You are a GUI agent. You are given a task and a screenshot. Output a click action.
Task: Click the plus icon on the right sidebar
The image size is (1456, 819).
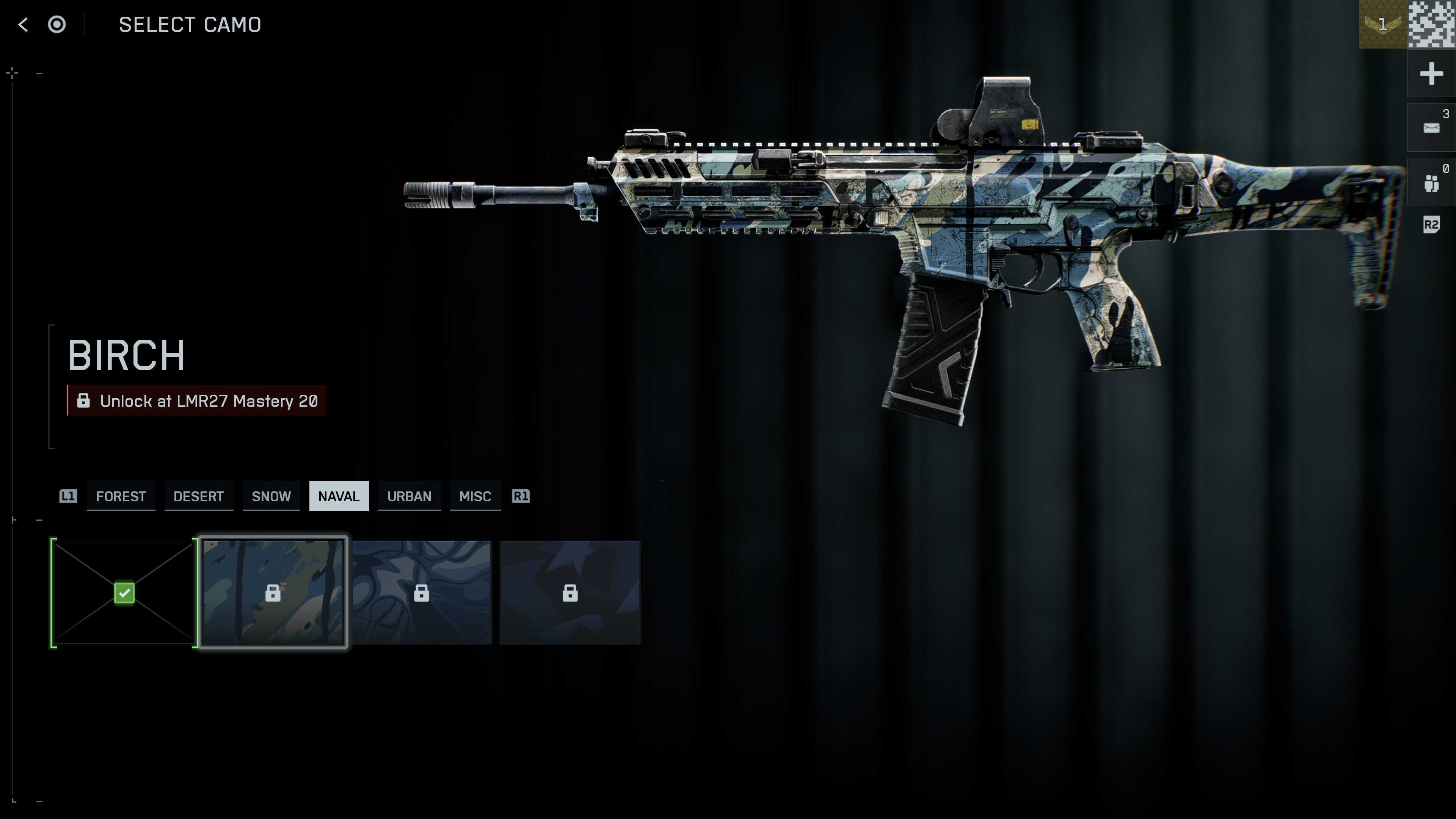pos(1431,73)
